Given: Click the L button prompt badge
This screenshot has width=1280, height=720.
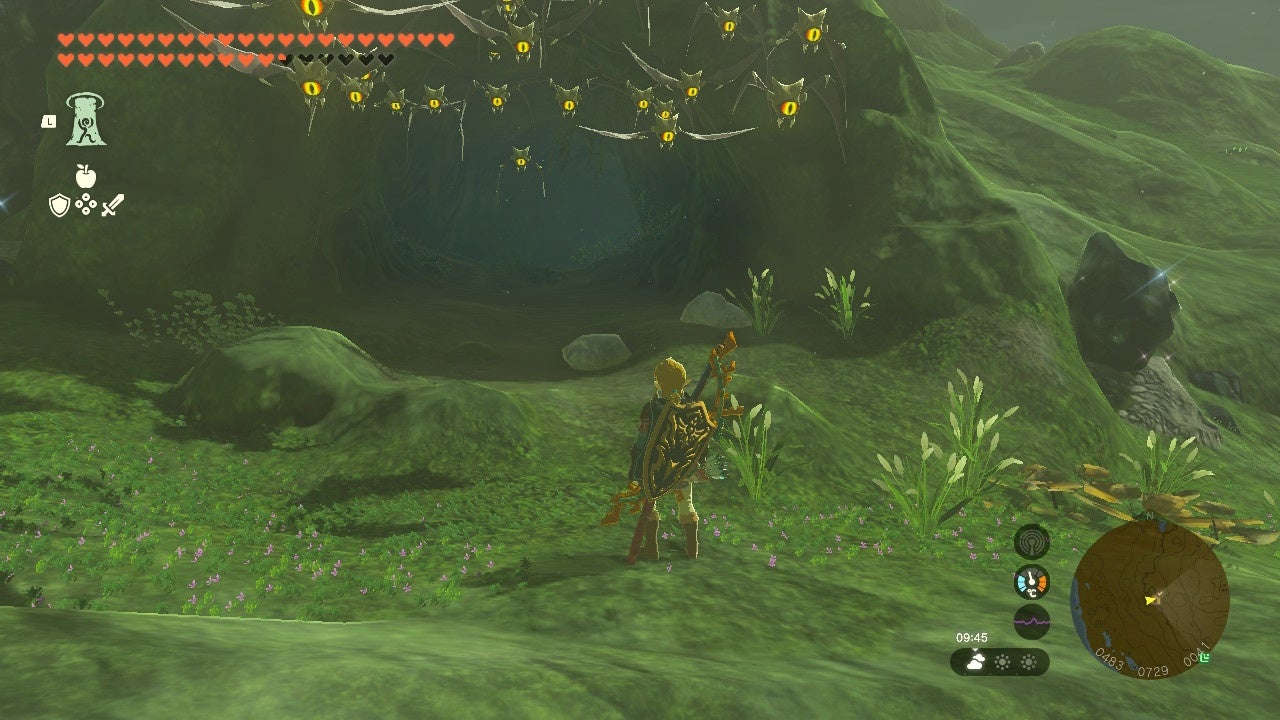Looking at the screenshot, I should 49,121.
